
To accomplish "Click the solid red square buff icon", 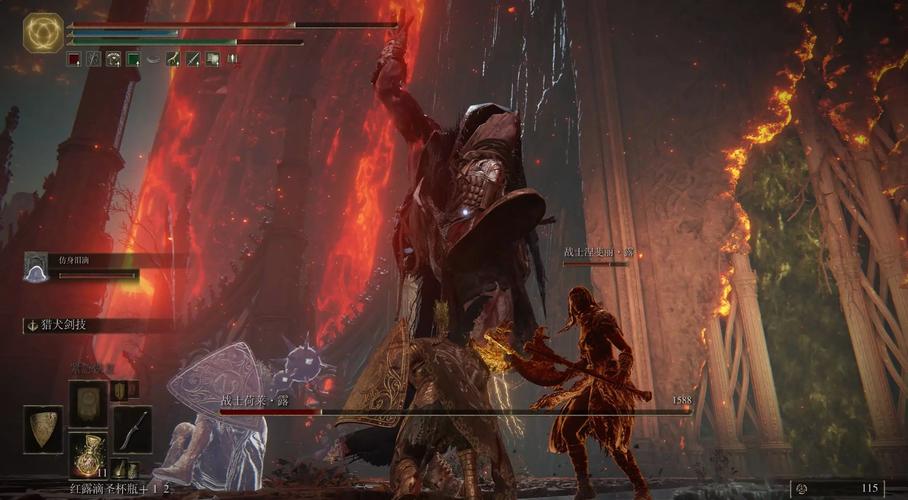I will pyautogui.click(x=74, y=60).
